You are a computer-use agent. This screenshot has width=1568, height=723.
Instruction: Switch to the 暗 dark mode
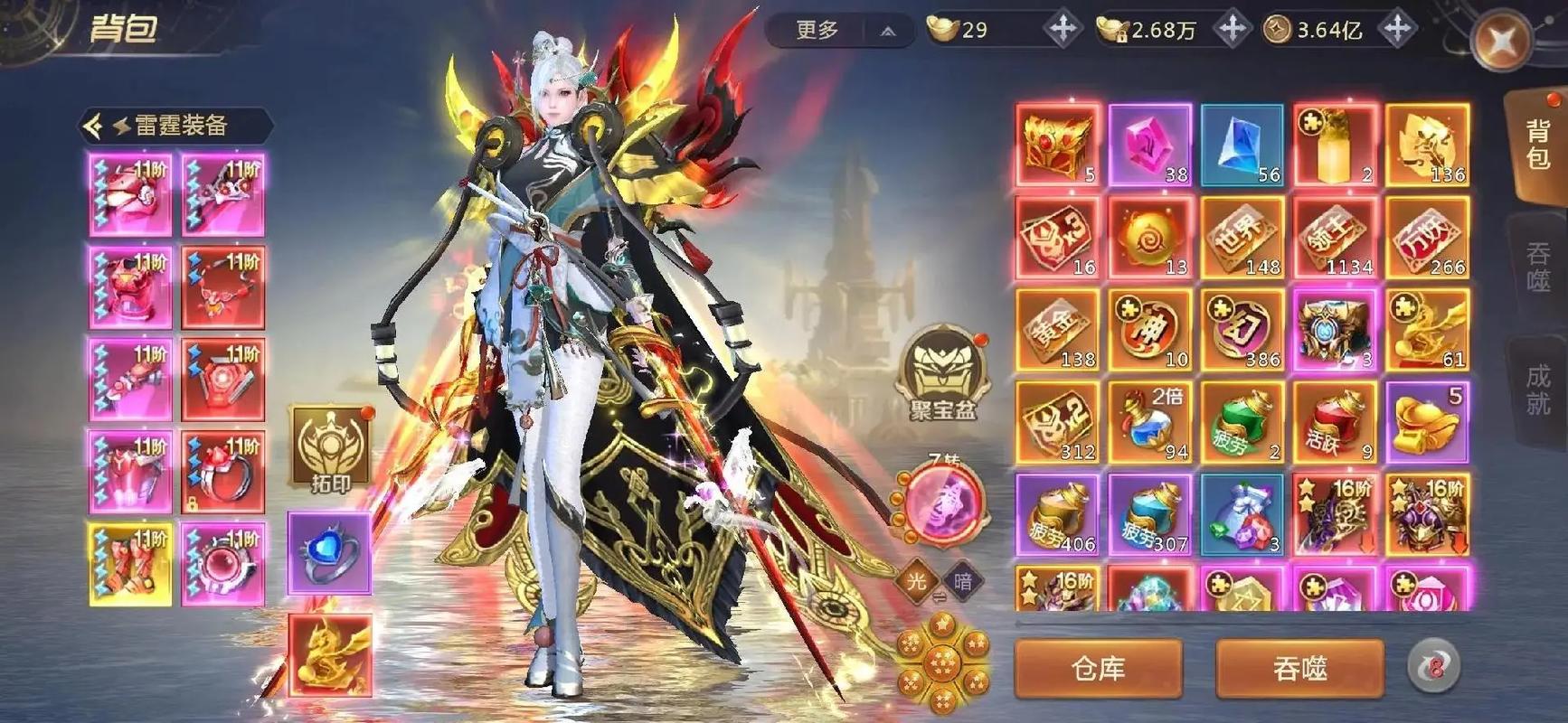coord(963,581)
